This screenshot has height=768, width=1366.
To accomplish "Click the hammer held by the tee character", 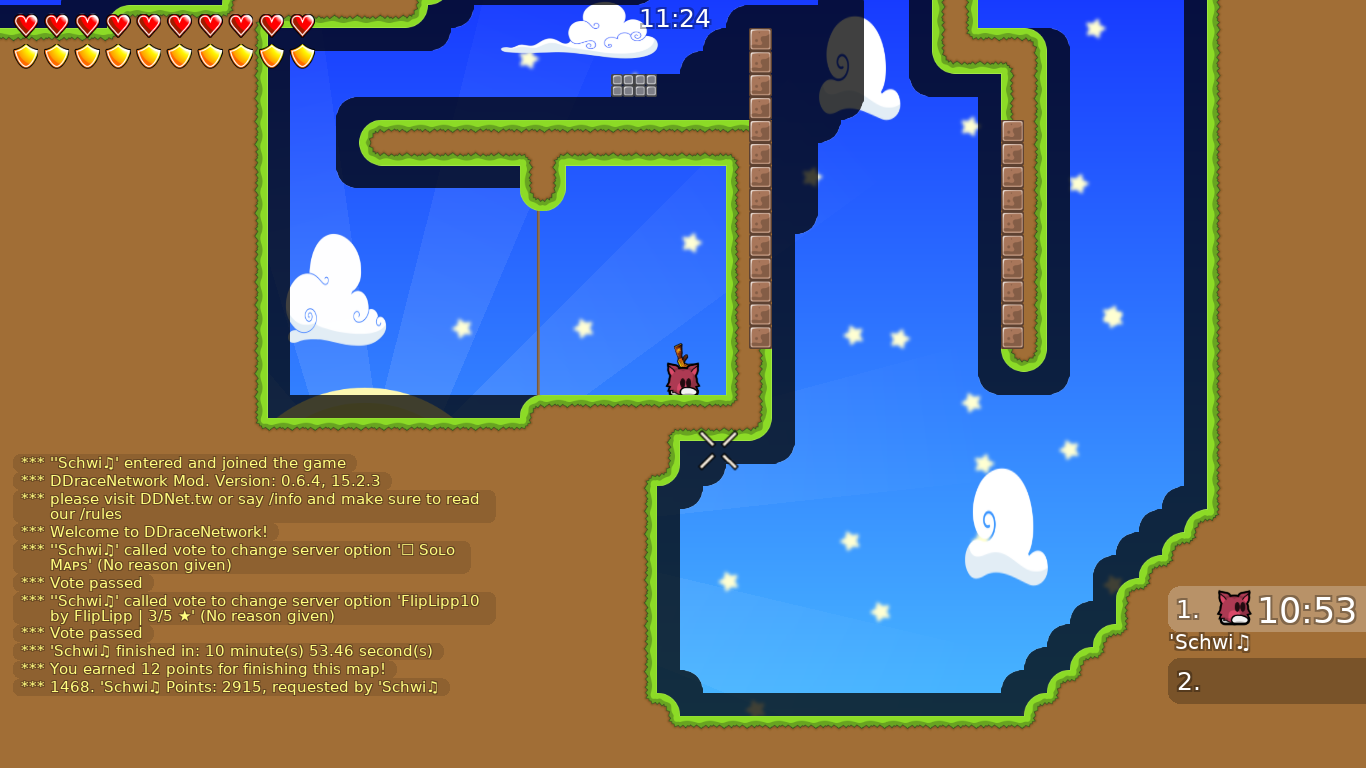I will coord(681,356).
